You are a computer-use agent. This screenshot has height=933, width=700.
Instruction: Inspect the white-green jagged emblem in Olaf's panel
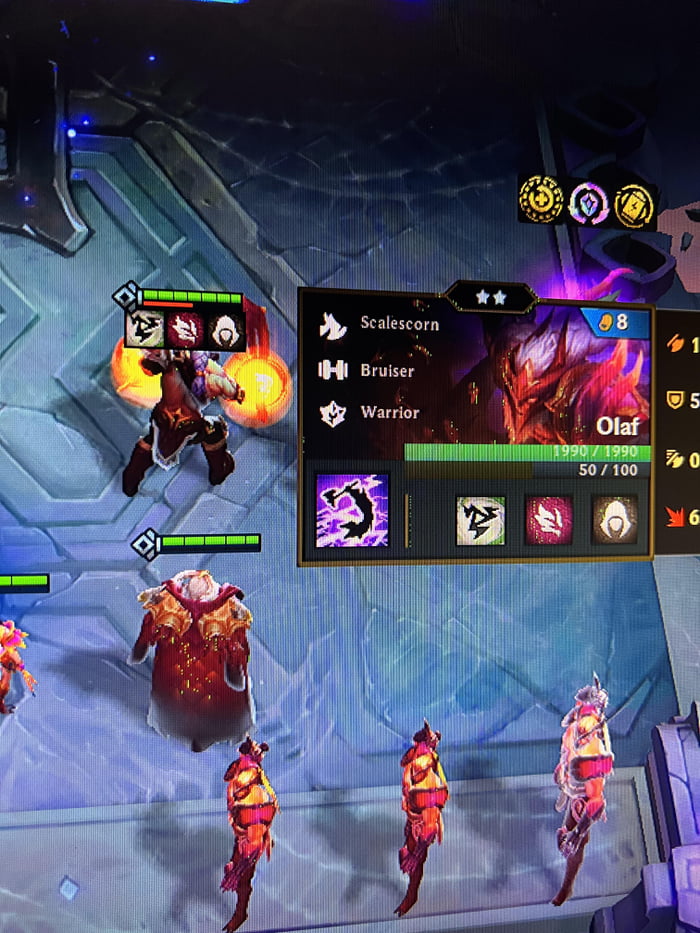pyautogui.click(x=480, y=520)
